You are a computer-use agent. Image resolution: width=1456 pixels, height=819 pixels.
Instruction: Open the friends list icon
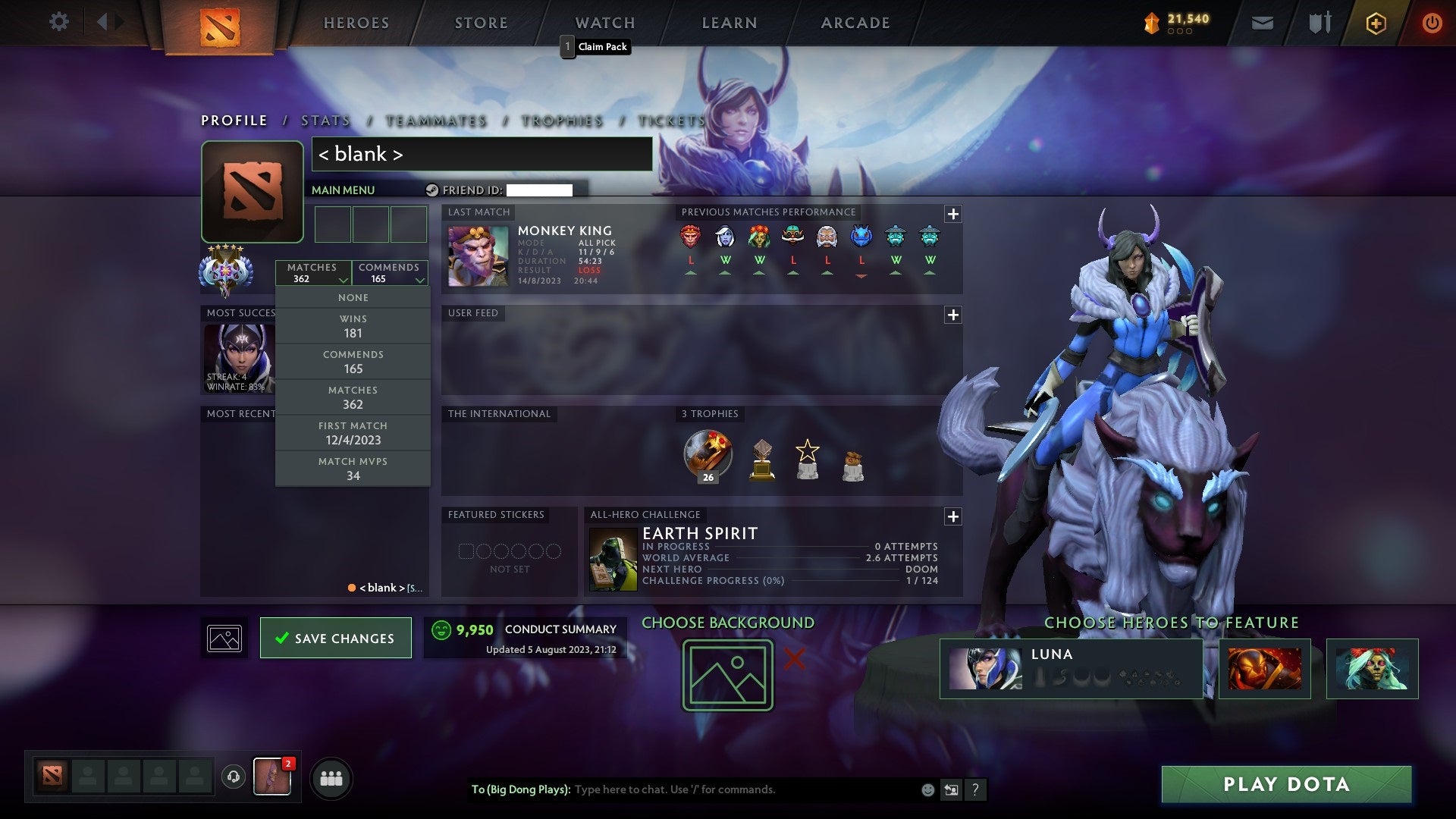point(331,777)
